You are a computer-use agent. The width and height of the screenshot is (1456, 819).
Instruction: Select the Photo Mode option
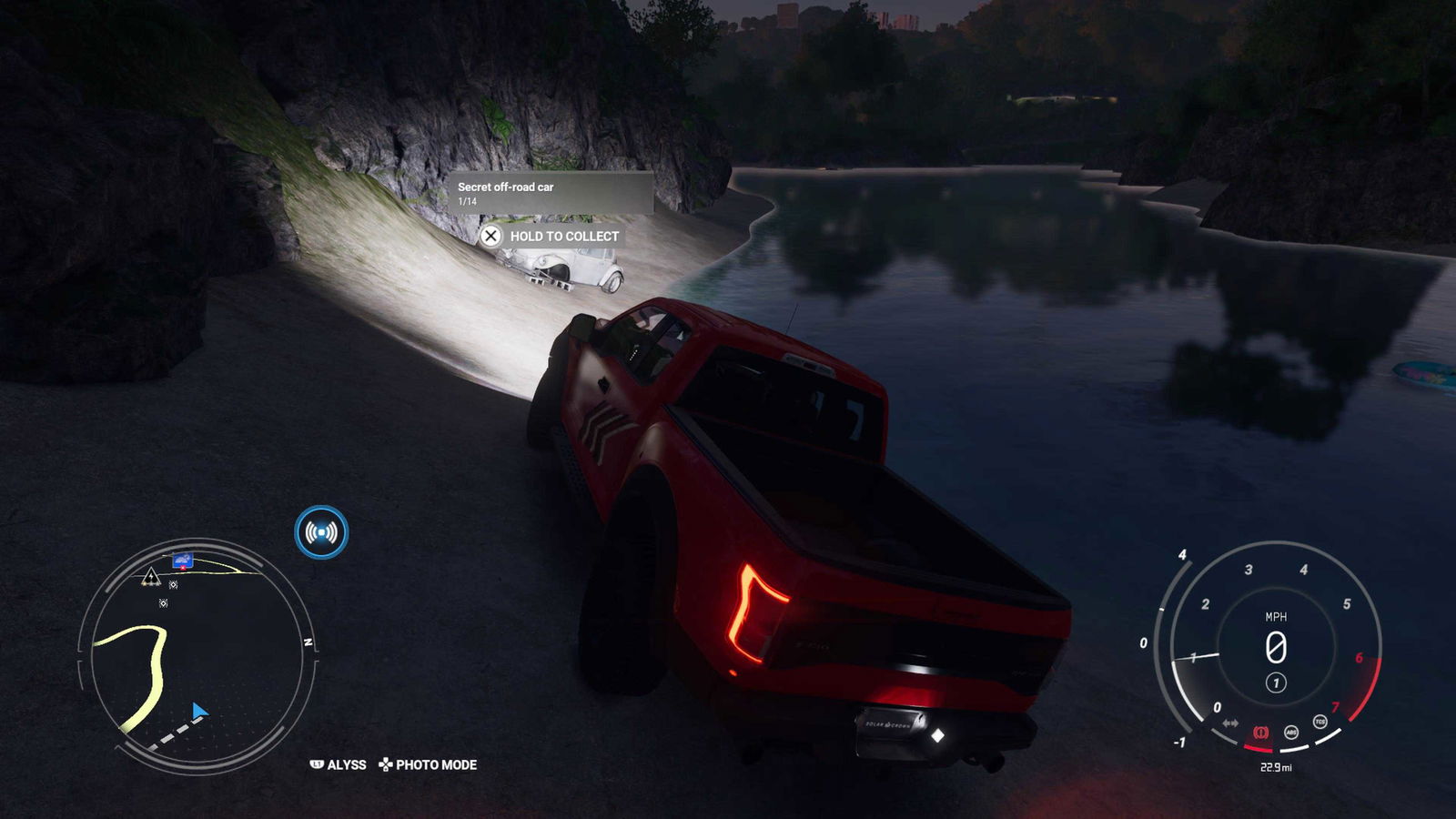pyautogui.click(x=428, y=764)
